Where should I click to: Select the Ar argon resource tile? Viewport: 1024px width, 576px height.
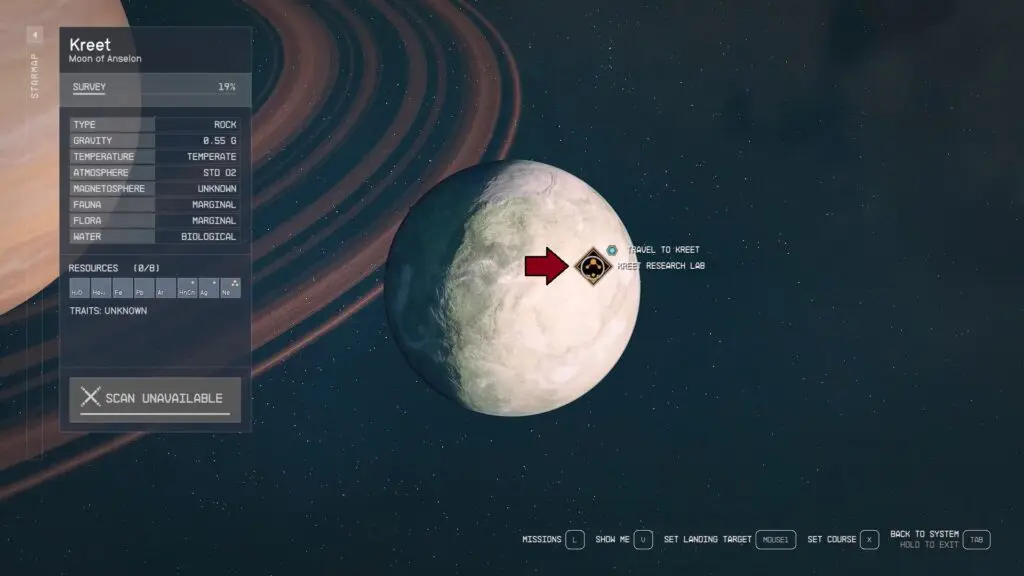tap(165, 289)
